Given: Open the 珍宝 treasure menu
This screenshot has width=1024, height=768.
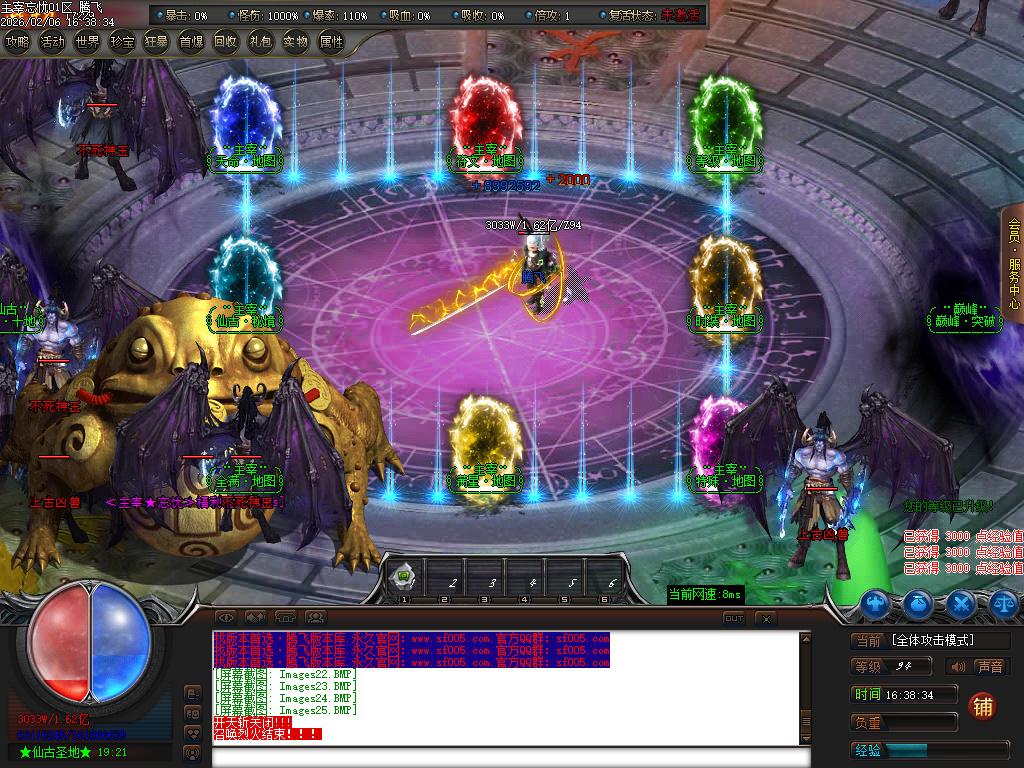Looking at the screenshot, I should pyautogui.click(x=122, y=42).
